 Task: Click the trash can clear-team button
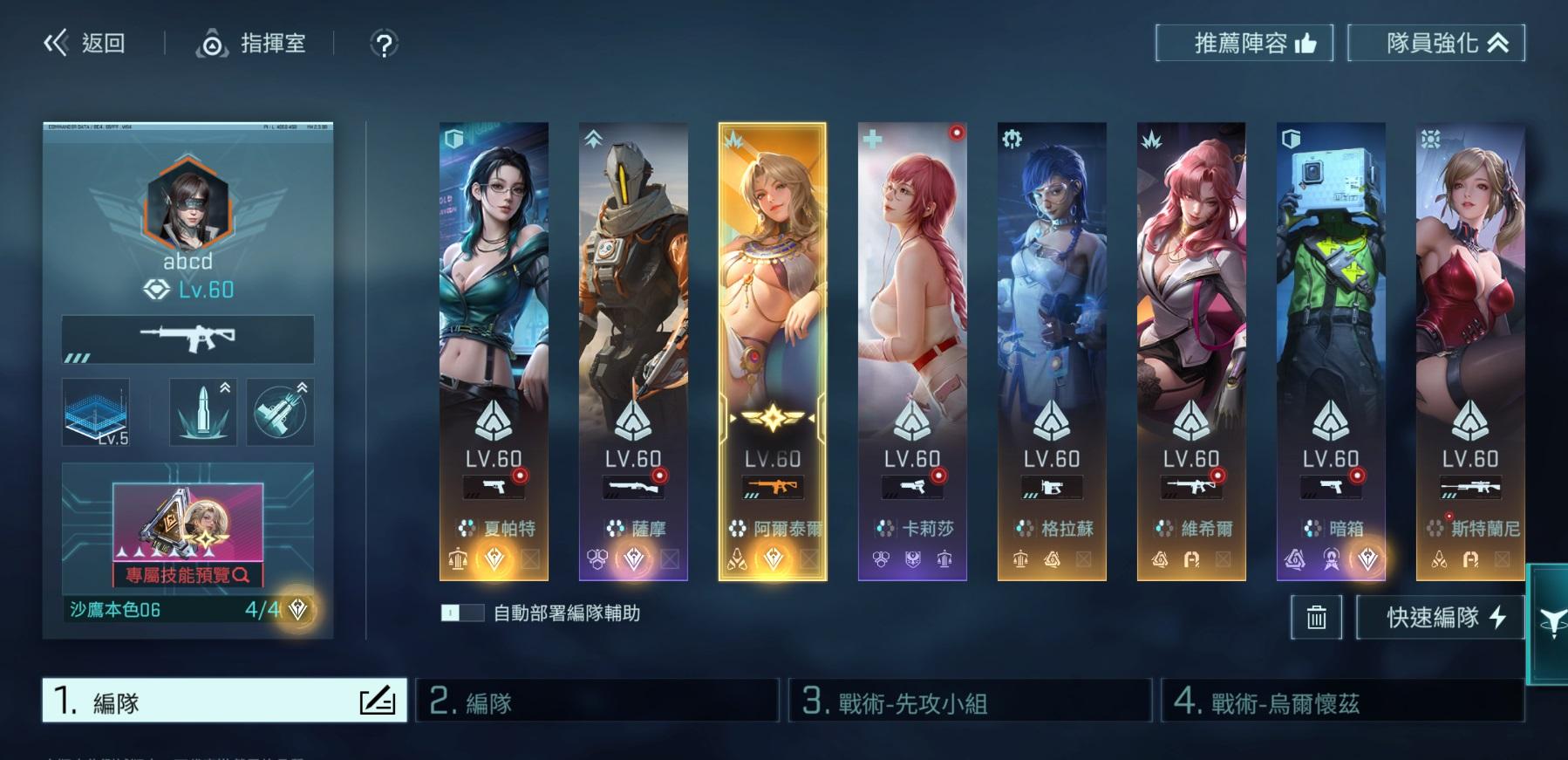point(1316,618)
